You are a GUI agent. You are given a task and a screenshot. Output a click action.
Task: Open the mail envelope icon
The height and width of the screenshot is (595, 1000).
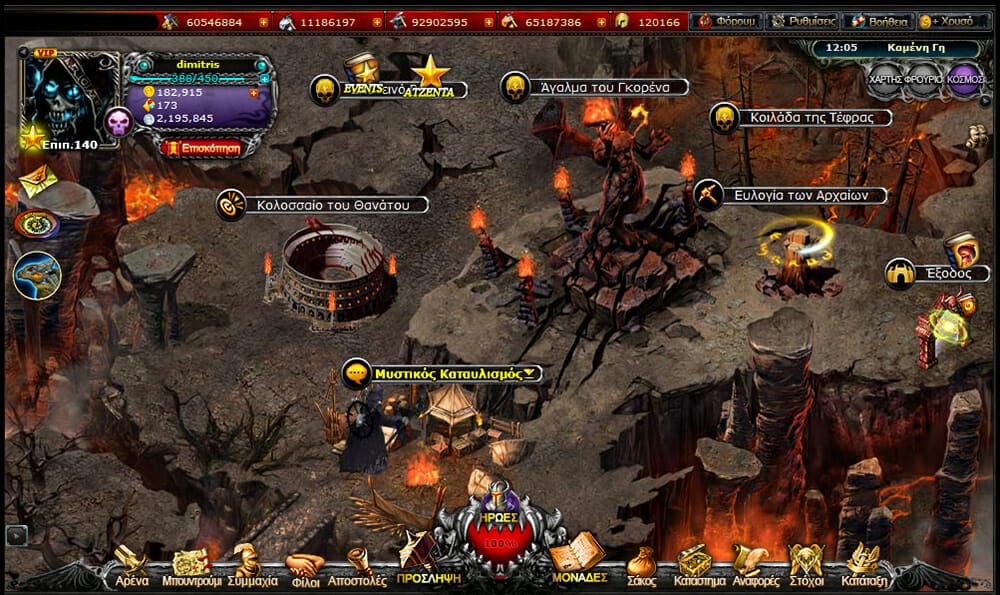click(36, 182)
